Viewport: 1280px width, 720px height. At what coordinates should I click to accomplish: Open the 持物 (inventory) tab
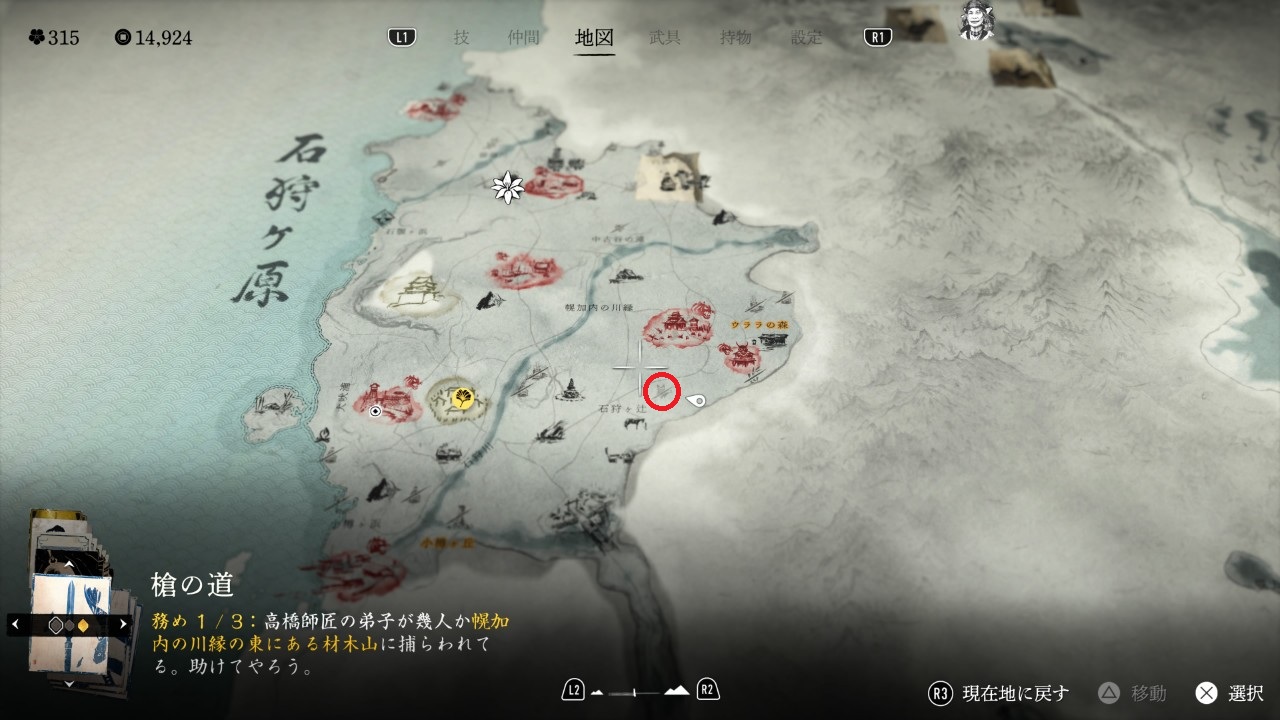coord(736,38)
